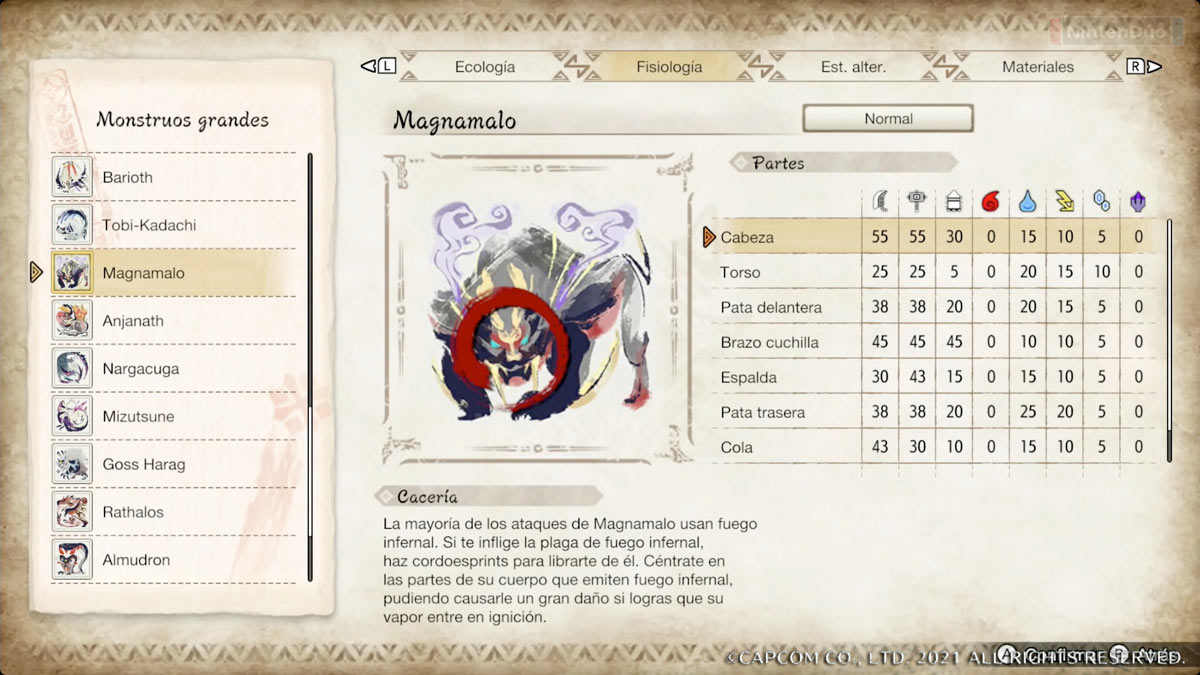Switch to the Ecología tab
Screen dimensions: 1200x675
pyautogui.click(x=485, y=67)
